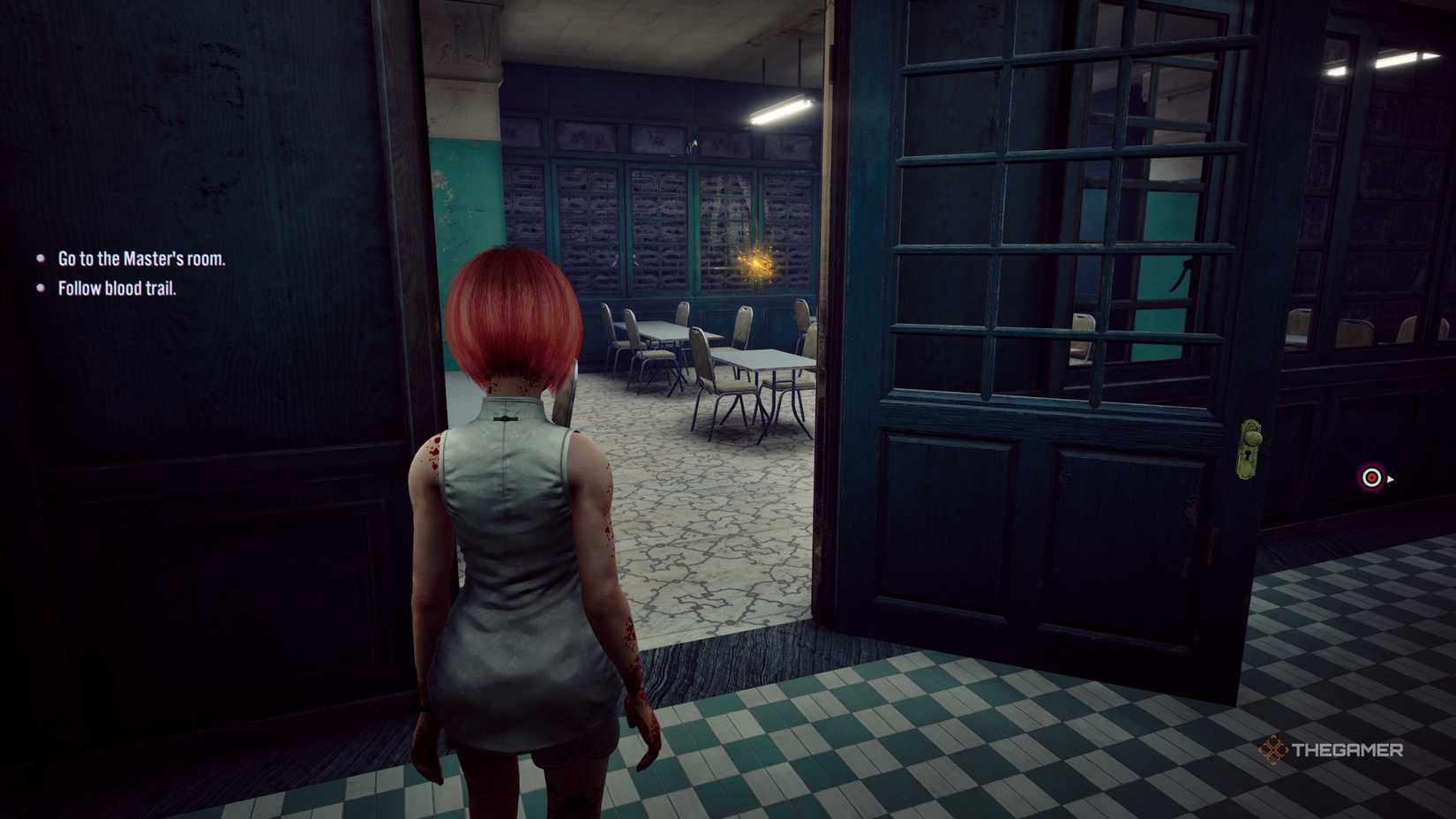Select the objective Follow blood trail
1456x819 pixels.
(x=118, y=288)
